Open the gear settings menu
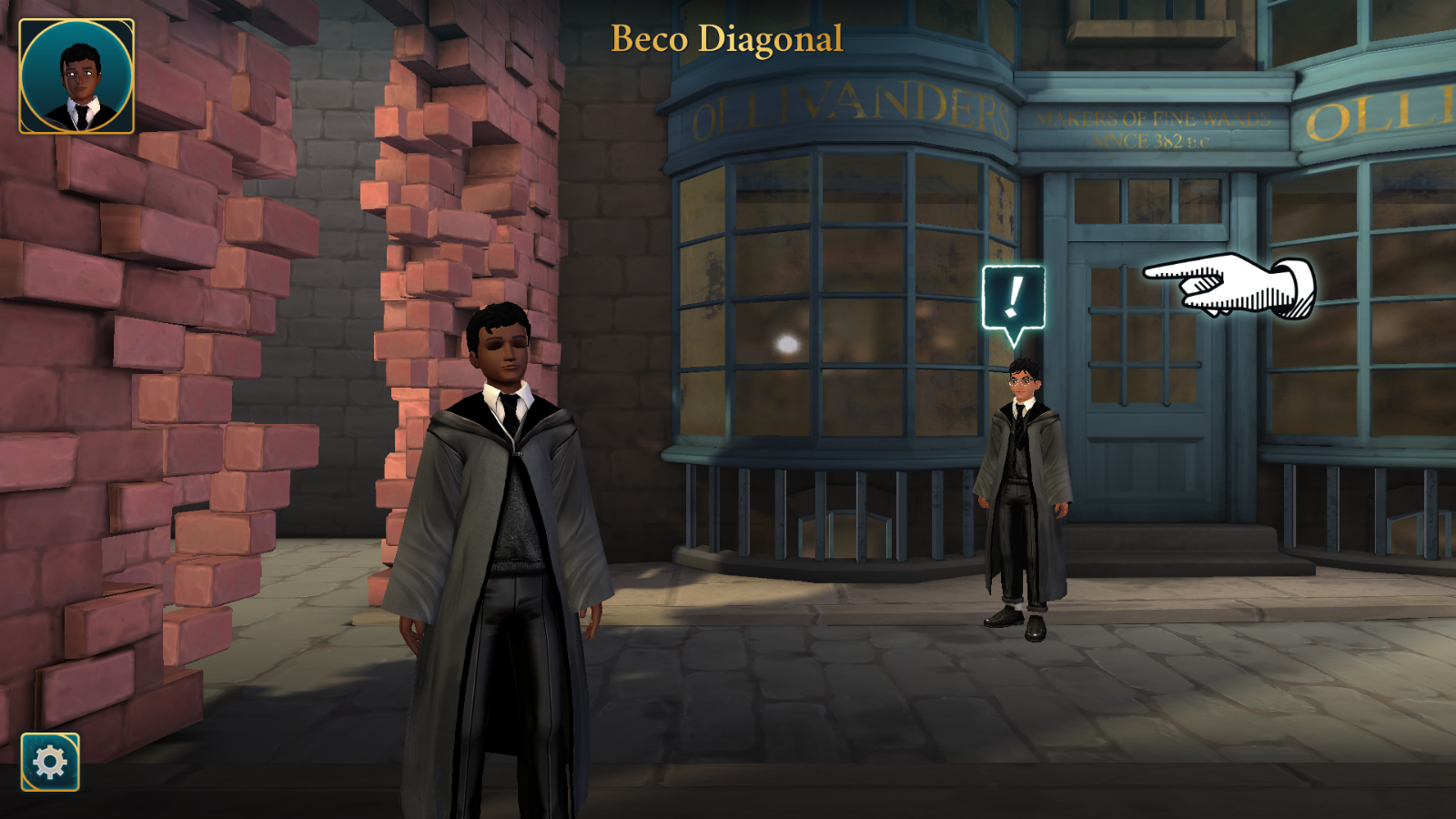 (x=50, y=762)
